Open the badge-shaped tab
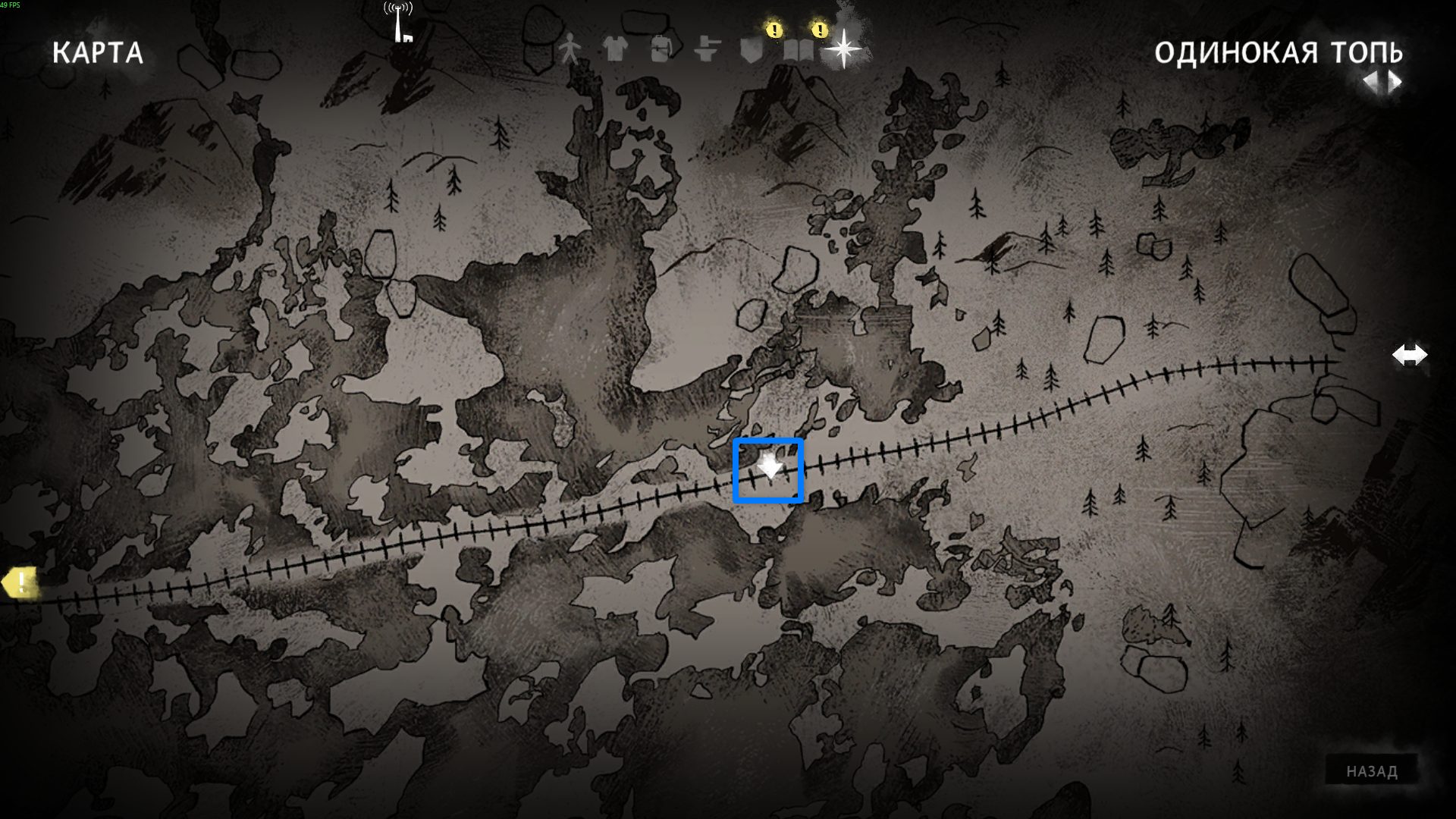This screenshot has width=1456, height=819. point(751,50)
